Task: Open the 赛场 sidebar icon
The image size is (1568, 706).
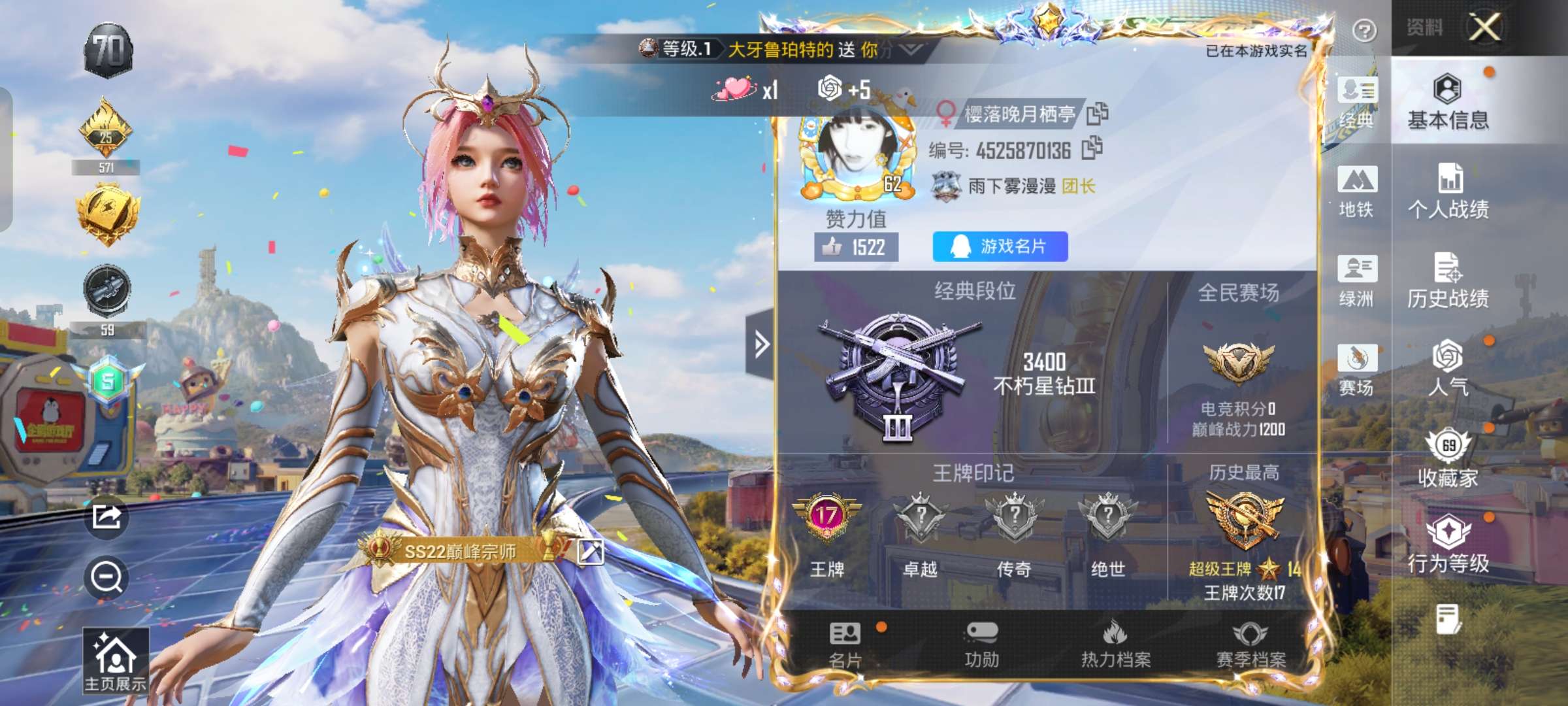Action: coord(1357,367)
